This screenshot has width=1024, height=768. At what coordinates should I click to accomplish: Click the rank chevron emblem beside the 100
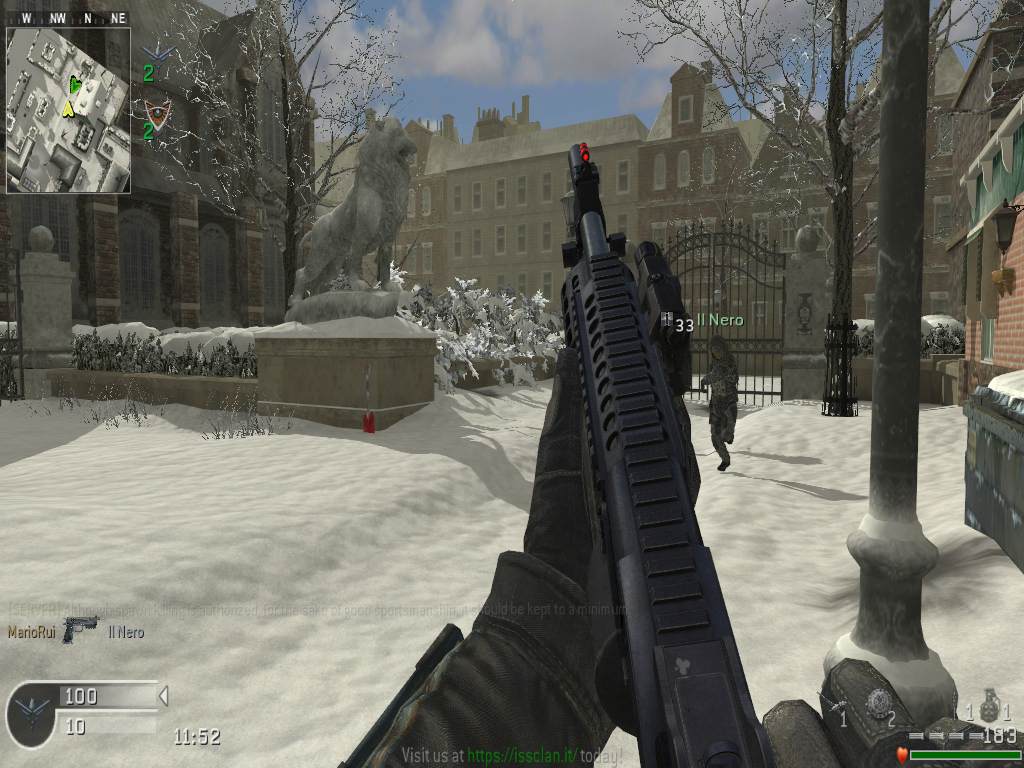32,714
